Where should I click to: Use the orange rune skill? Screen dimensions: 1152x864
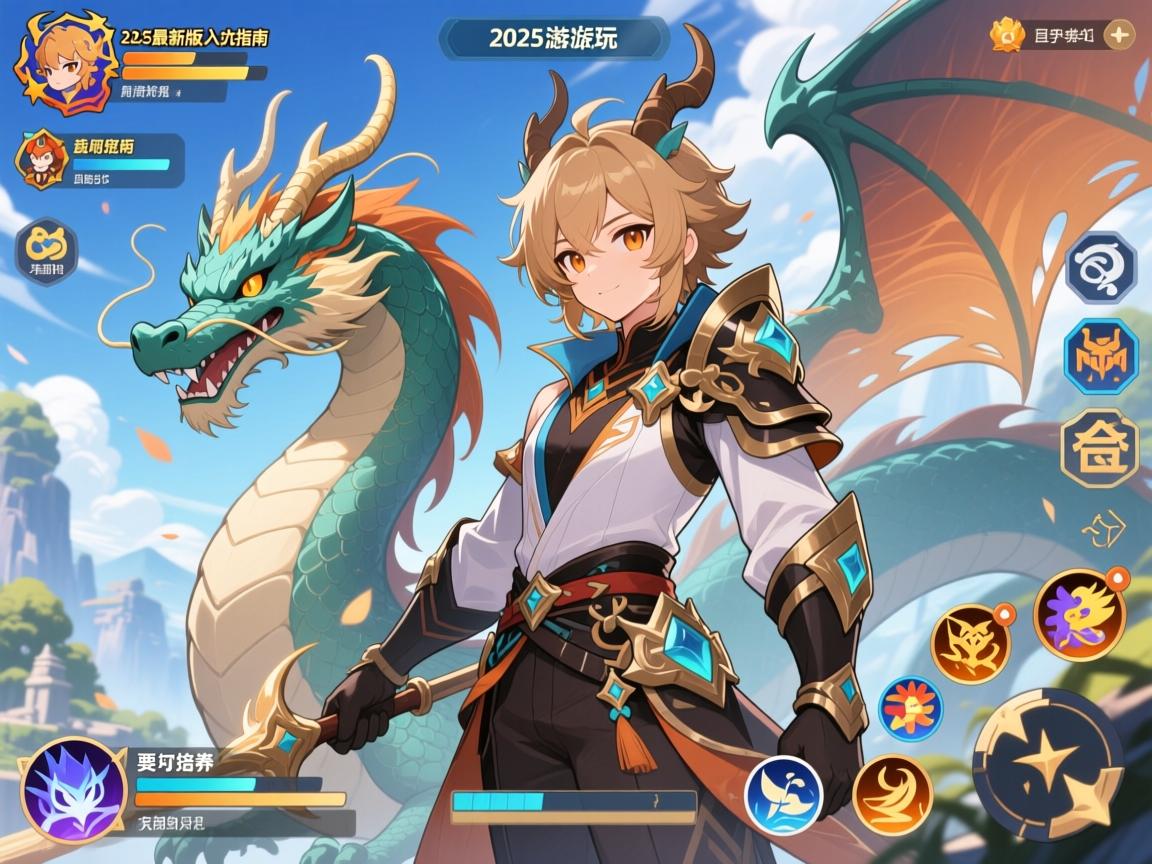[x=971, y=644]
